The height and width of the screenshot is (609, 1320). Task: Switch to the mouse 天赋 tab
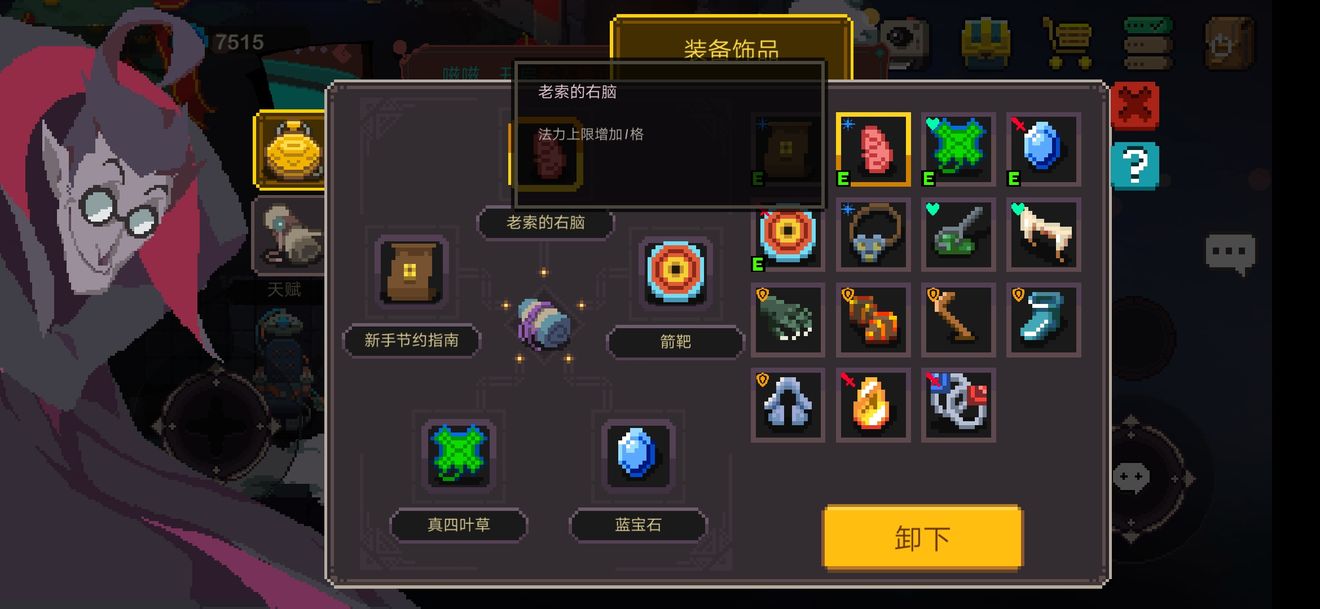tap(289, 234)
